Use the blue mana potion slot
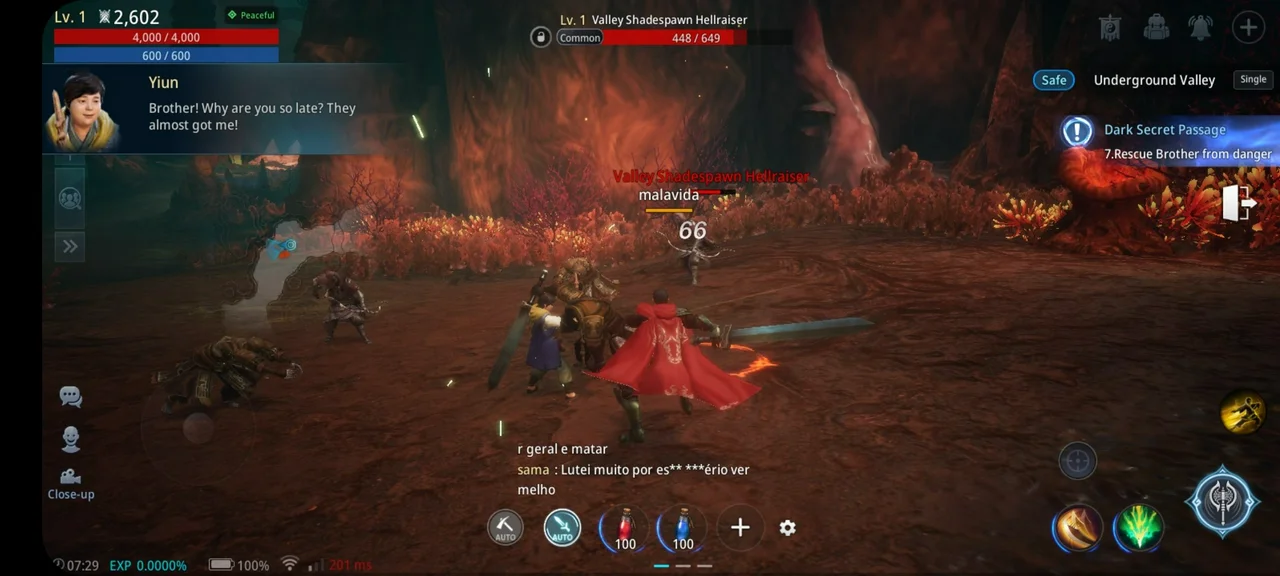The image size is (1280, 576). click(683, 528)
